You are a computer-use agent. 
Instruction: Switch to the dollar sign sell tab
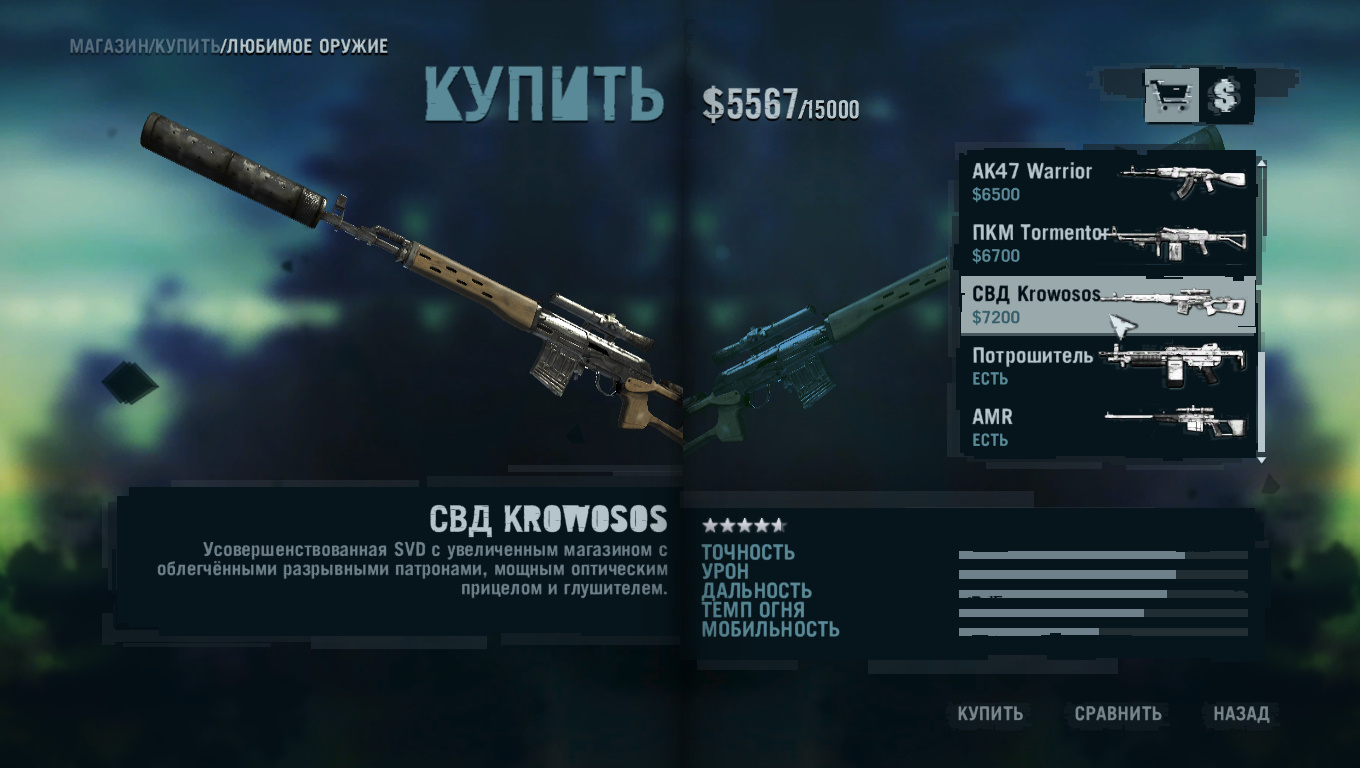pos(1226,96)
